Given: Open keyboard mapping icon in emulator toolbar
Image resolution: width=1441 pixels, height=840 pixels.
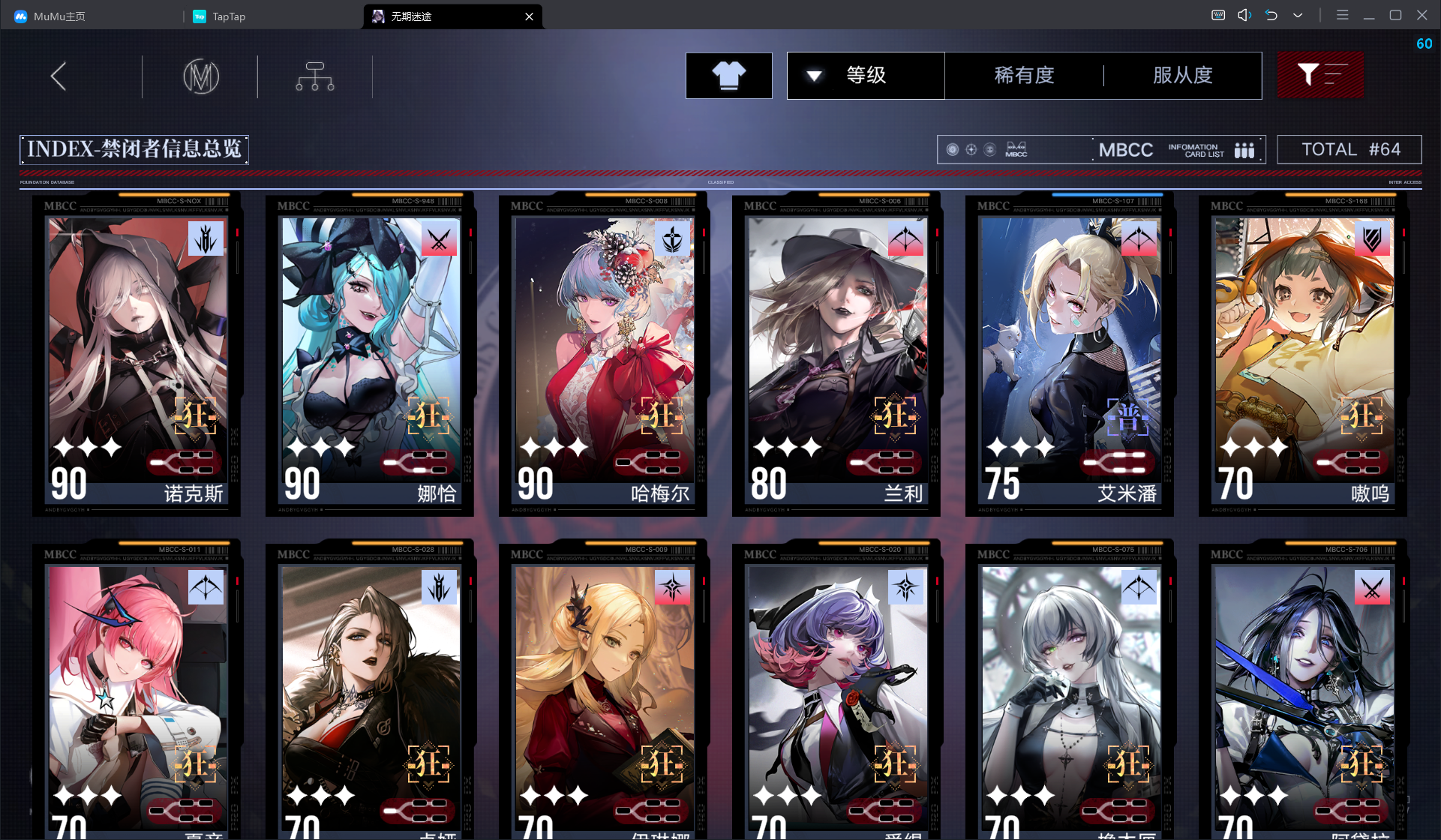Looking at the screenshot, I should [1217, 14].
